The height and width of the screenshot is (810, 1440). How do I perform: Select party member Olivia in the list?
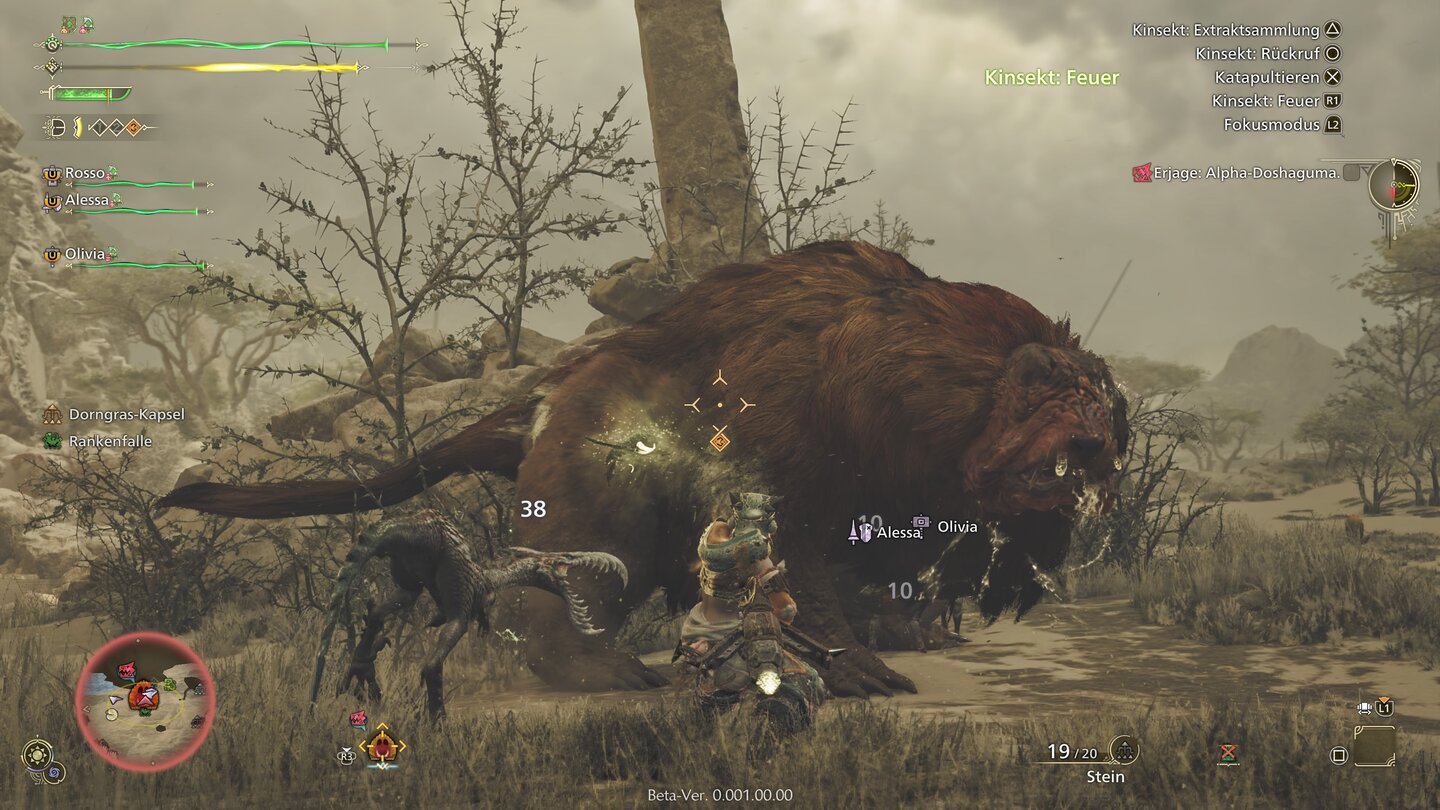click(x=85, y=254)
